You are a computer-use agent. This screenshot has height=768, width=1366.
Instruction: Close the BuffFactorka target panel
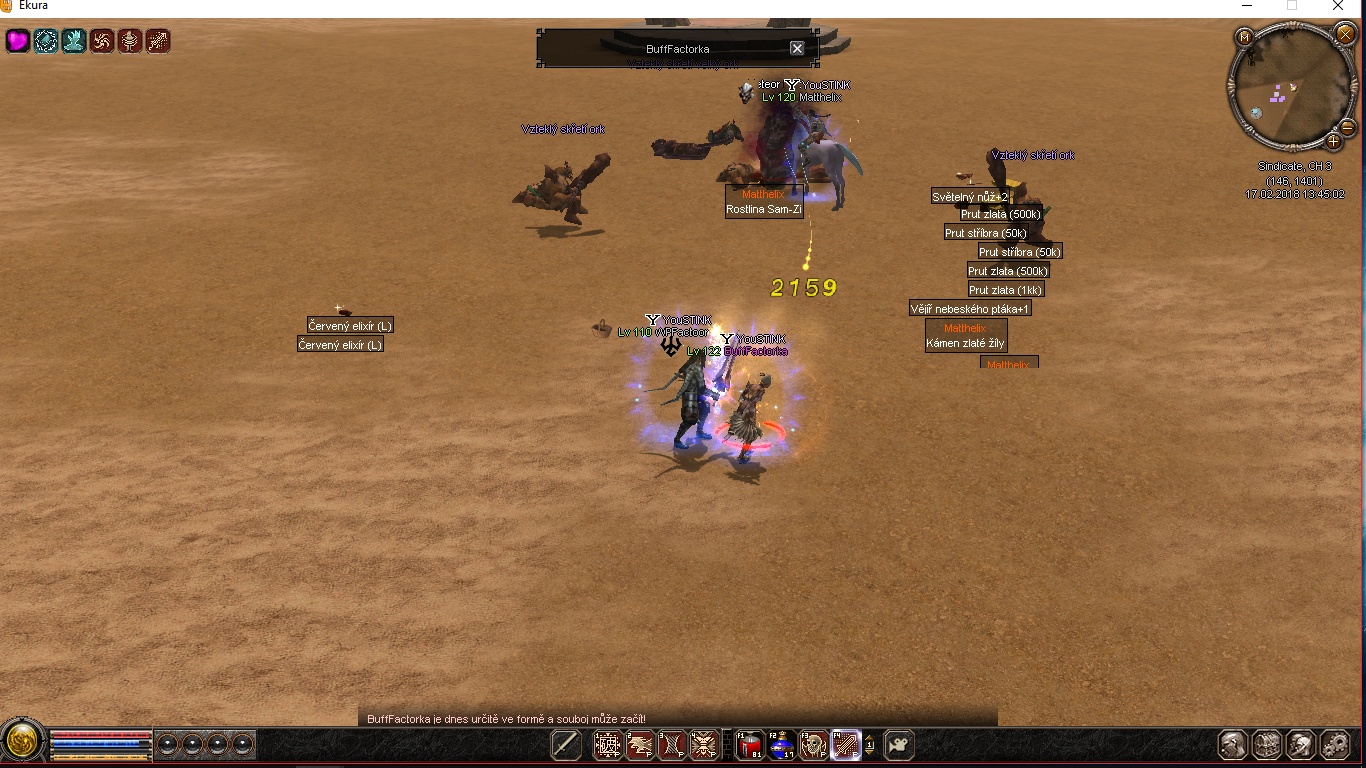tap(797, 48)
